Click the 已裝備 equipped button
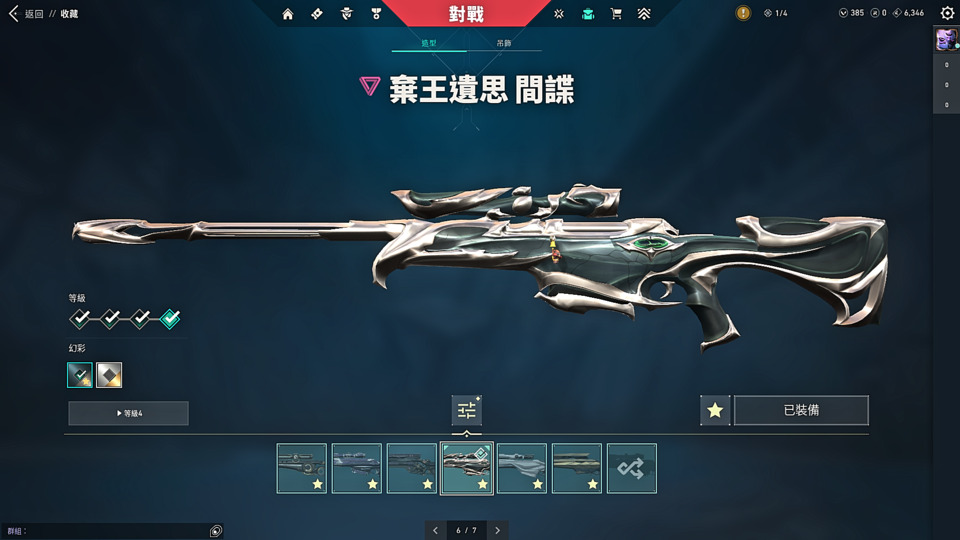This screenshot has height=540, width=960. click(801, 410)
